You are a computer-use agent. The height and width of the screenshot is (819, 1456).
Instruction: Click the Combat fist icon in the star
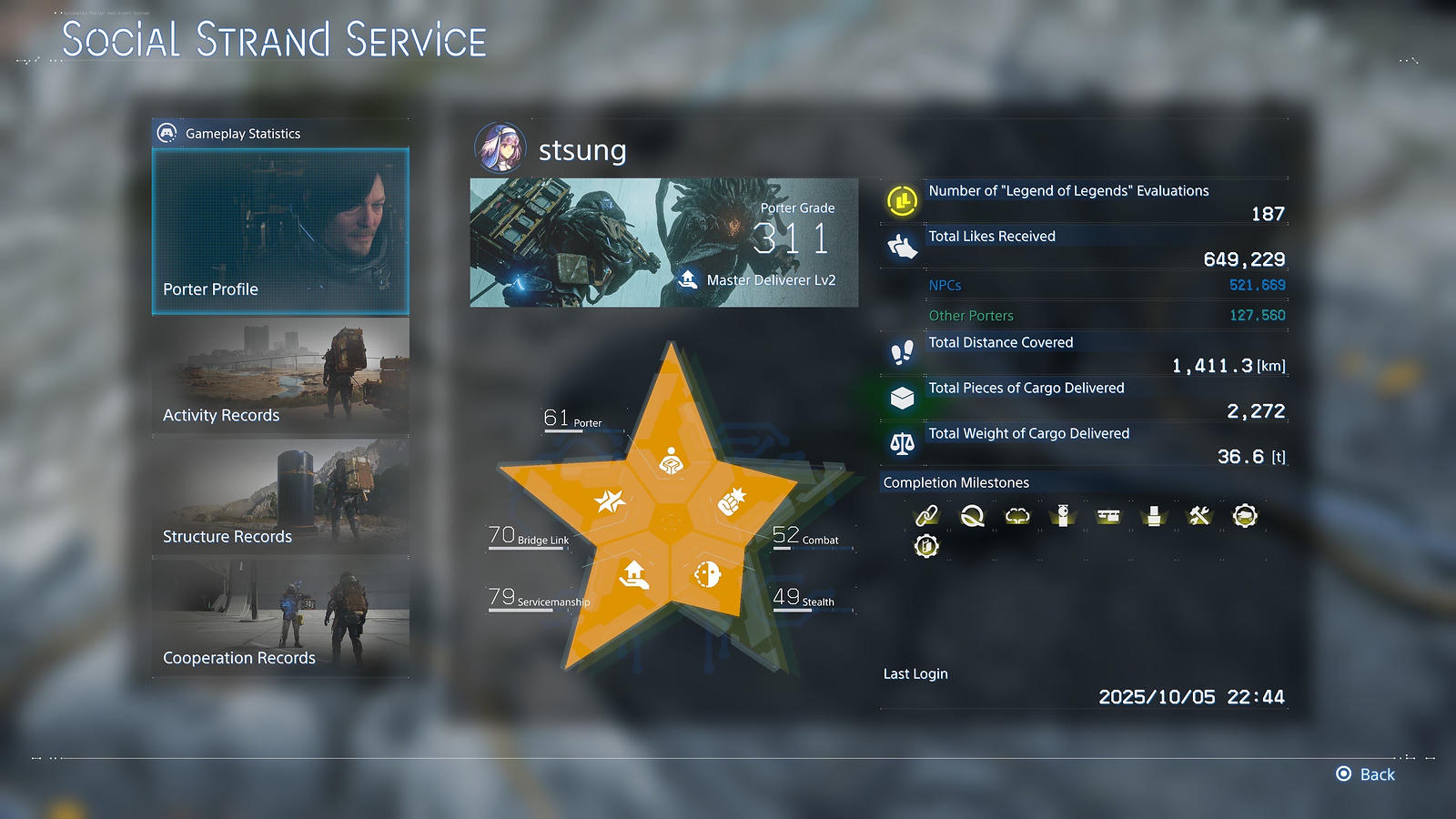tap(732, 501)
